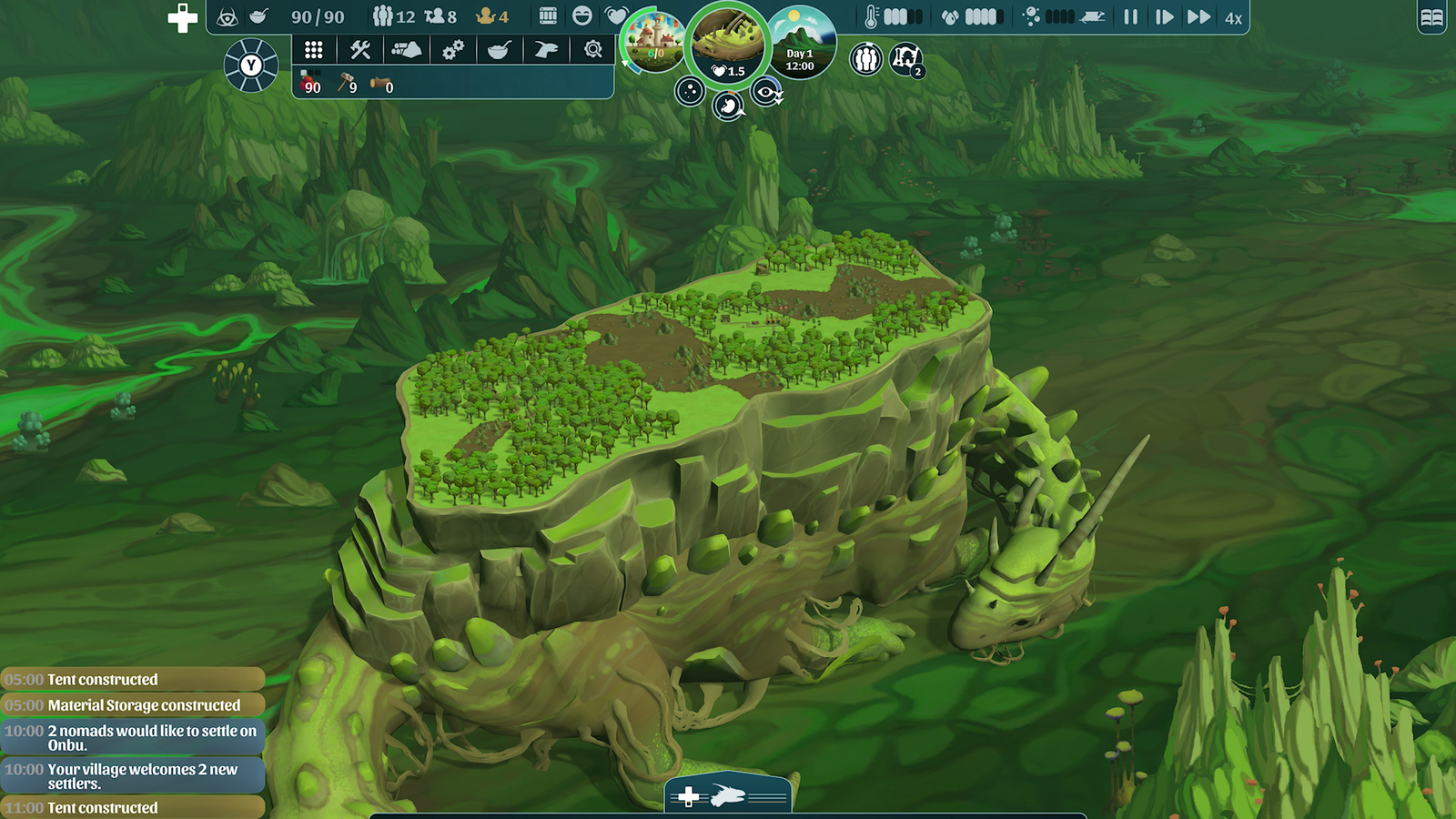Open the villagers group circle button

[866, 60]
